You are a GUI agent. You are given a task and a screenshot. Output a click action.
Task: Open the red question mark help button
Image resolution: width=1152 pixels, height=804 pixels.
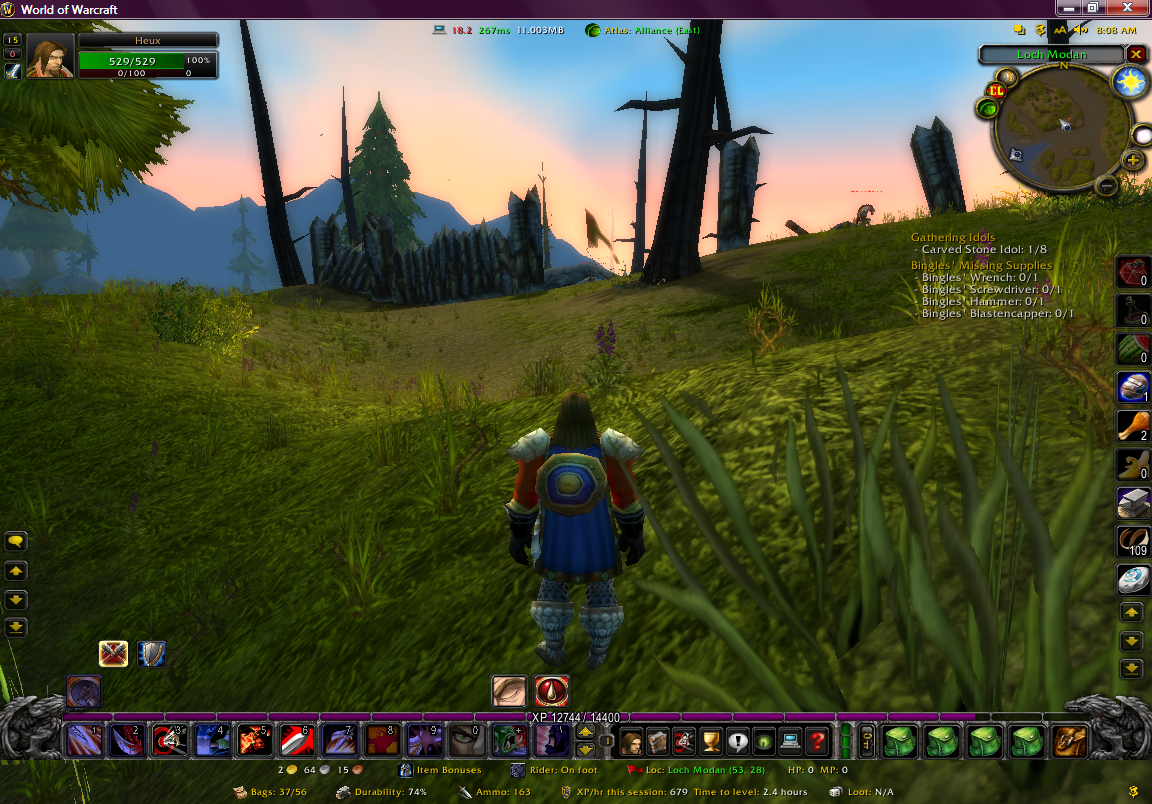pyautogui.click(x=817, y=741)
